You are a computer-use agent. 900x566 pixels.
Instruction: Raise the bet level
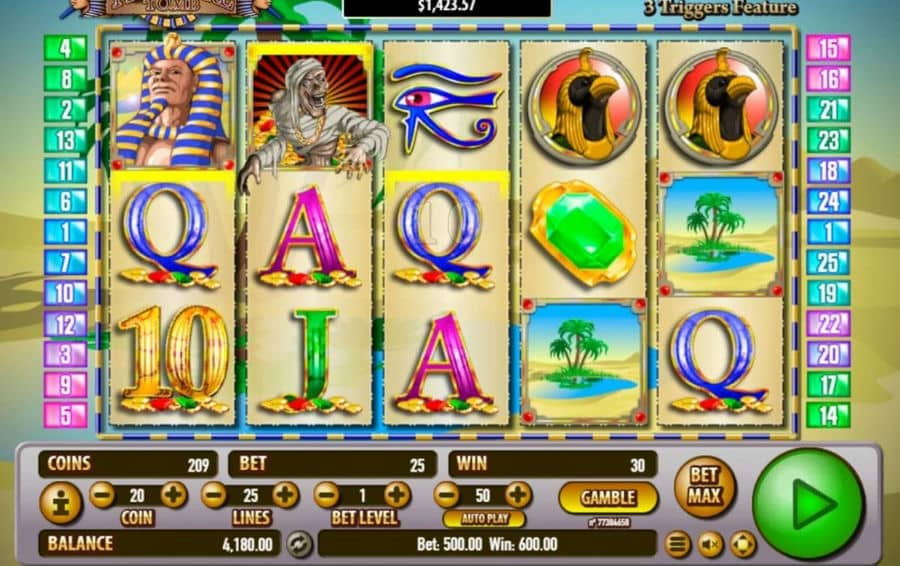tap(397, 494)
